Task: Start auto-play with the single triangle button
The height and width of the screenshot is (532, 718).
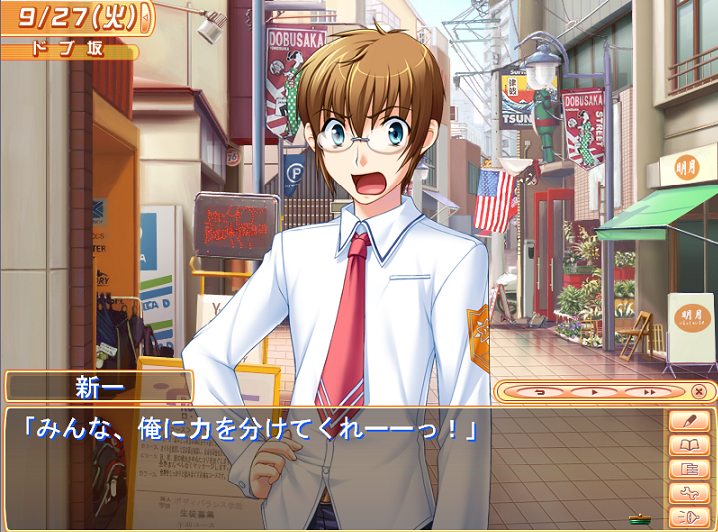Action: click(x=596, y=392)
